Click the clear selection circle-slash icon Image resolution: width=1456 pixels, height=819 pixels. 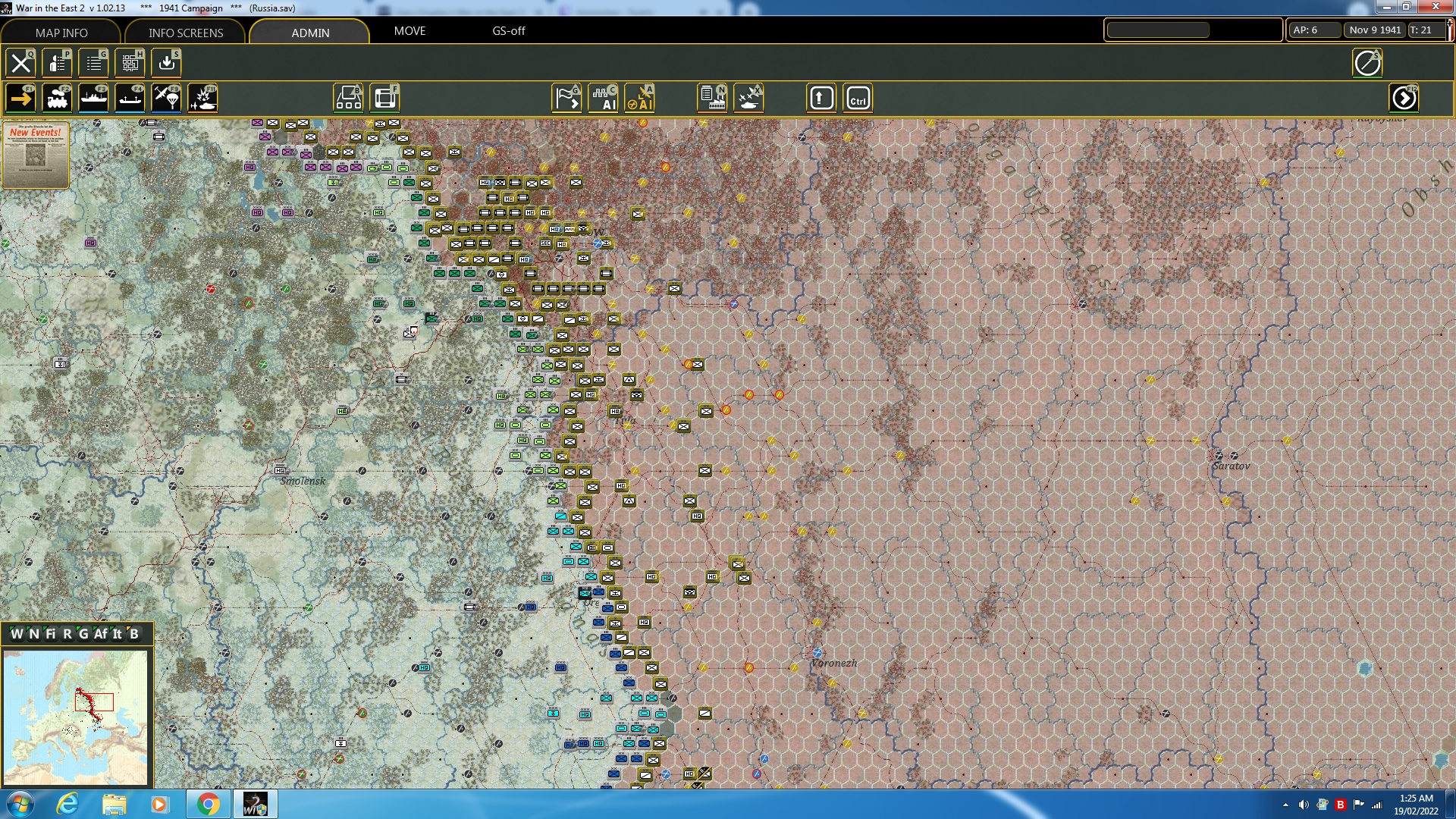pos(1368,64)
